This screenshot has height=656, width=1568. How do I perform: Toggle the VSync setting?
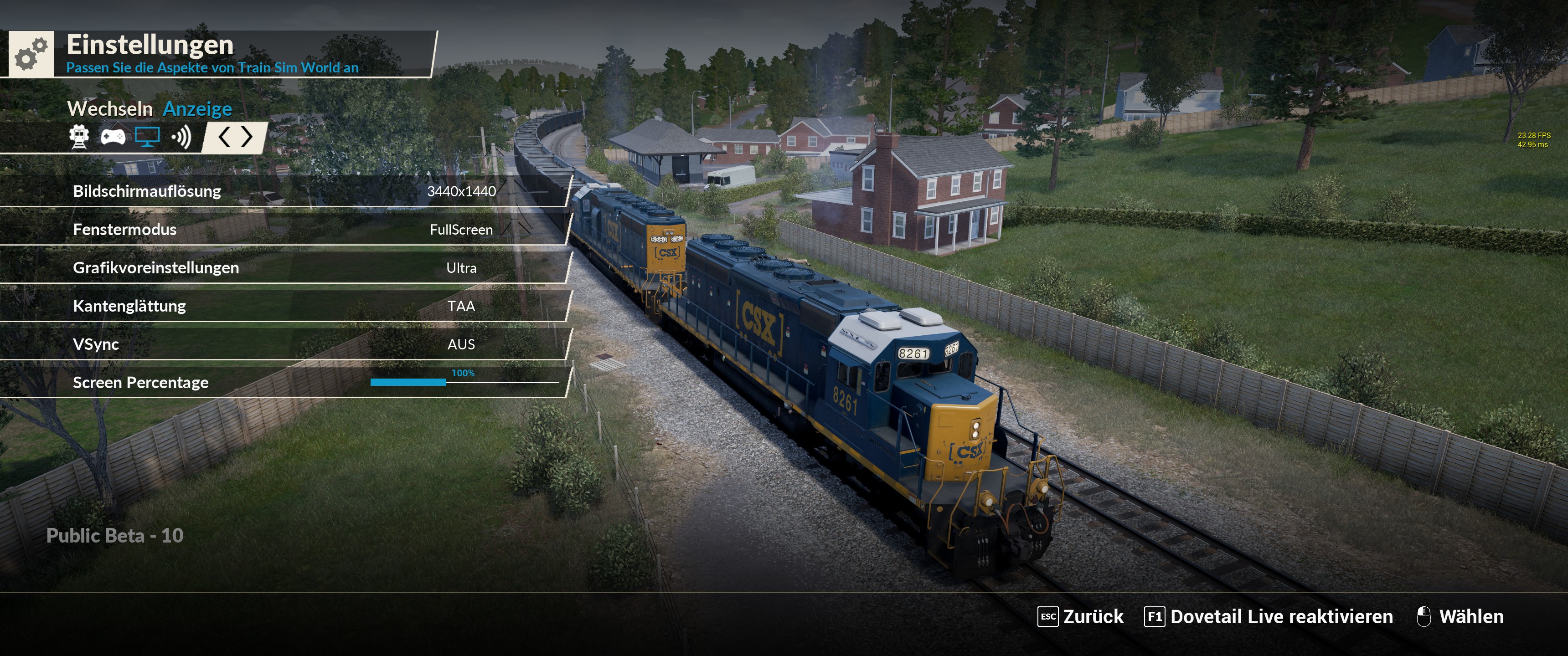coord(461,344)
